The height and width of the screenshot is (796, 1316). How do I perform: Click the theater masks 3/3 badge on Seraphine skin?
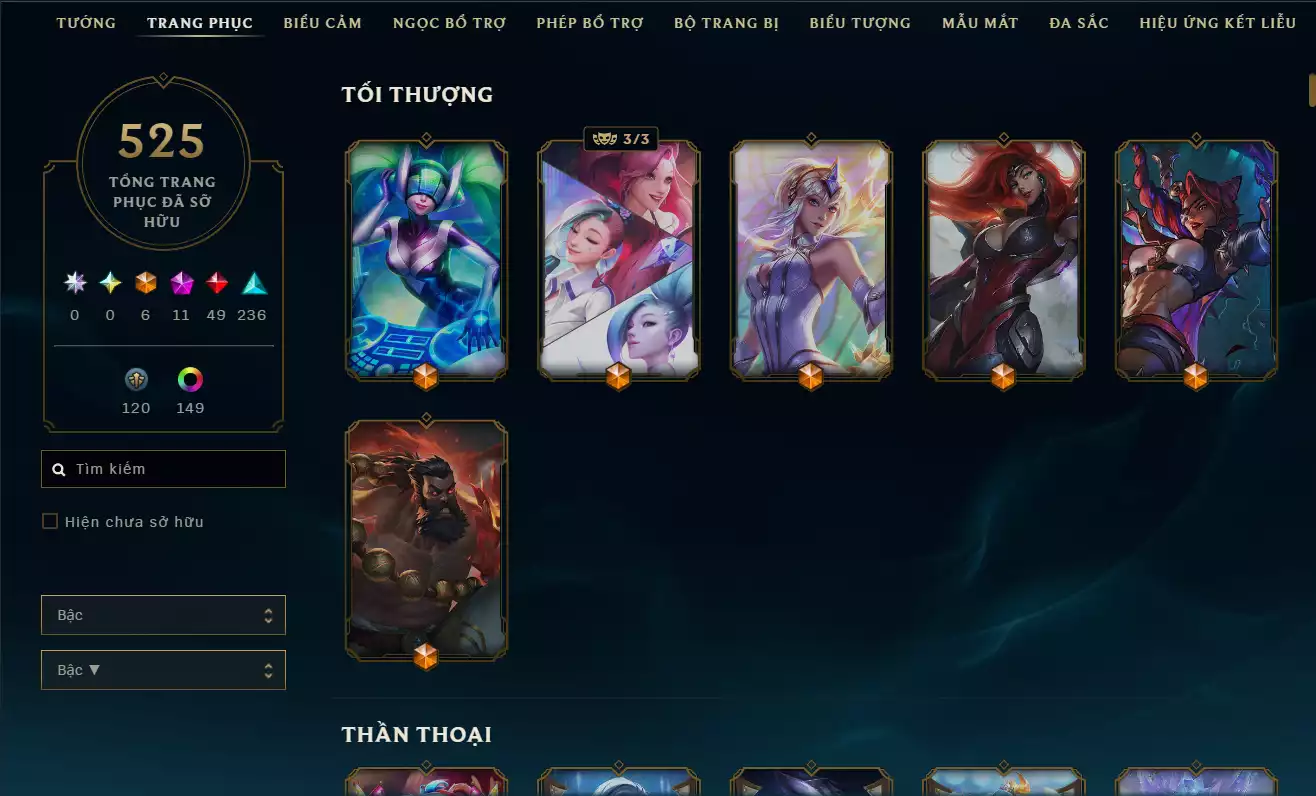tap(618, 139)
